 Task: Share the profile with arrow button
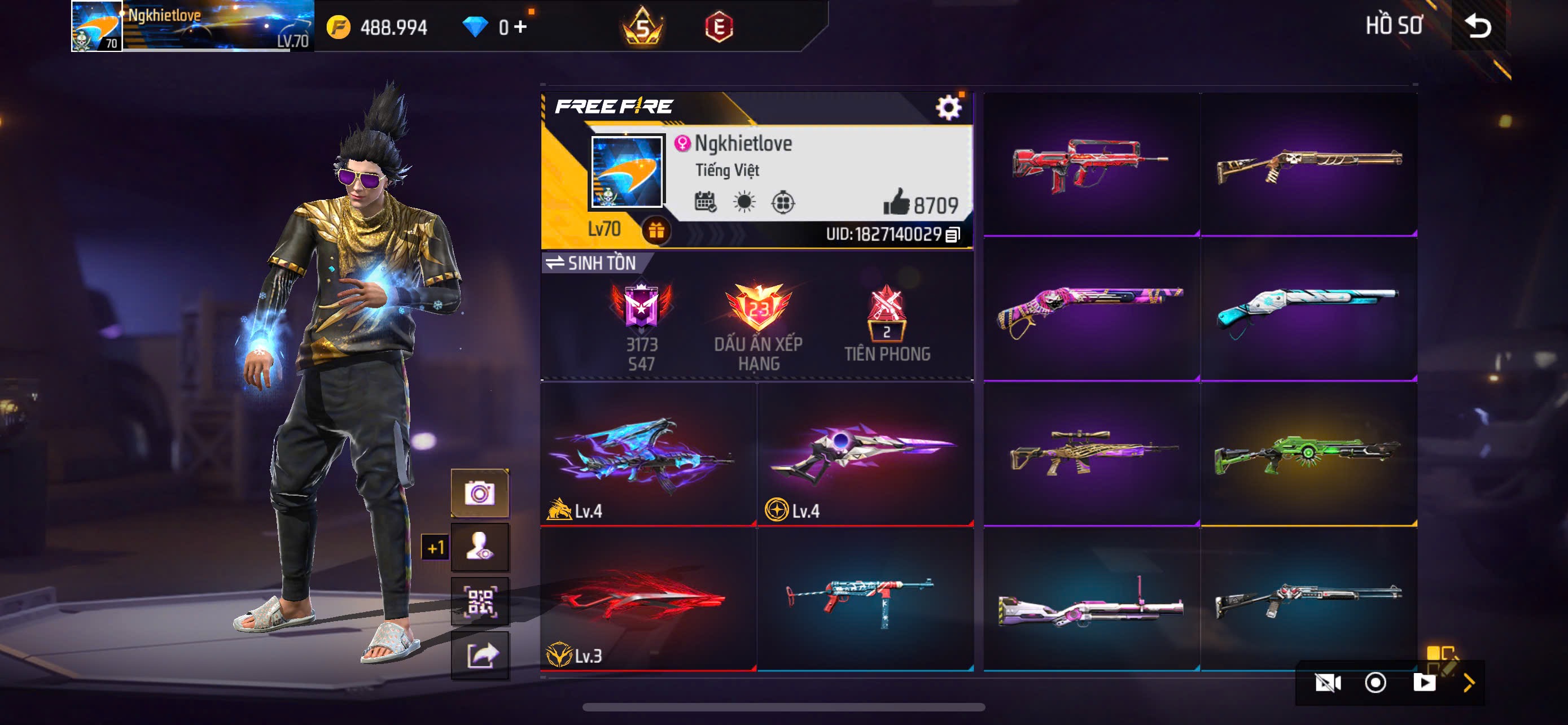[x=480, y=656]
